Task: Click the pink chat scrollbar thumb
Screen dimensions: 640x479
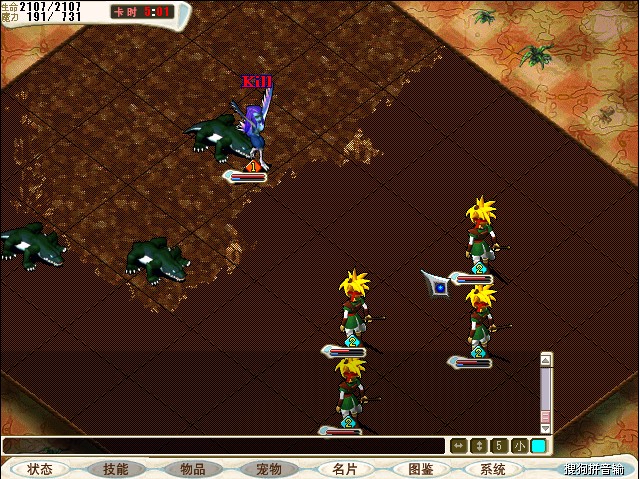Action: pyautogui.click(x=546, y=416)
